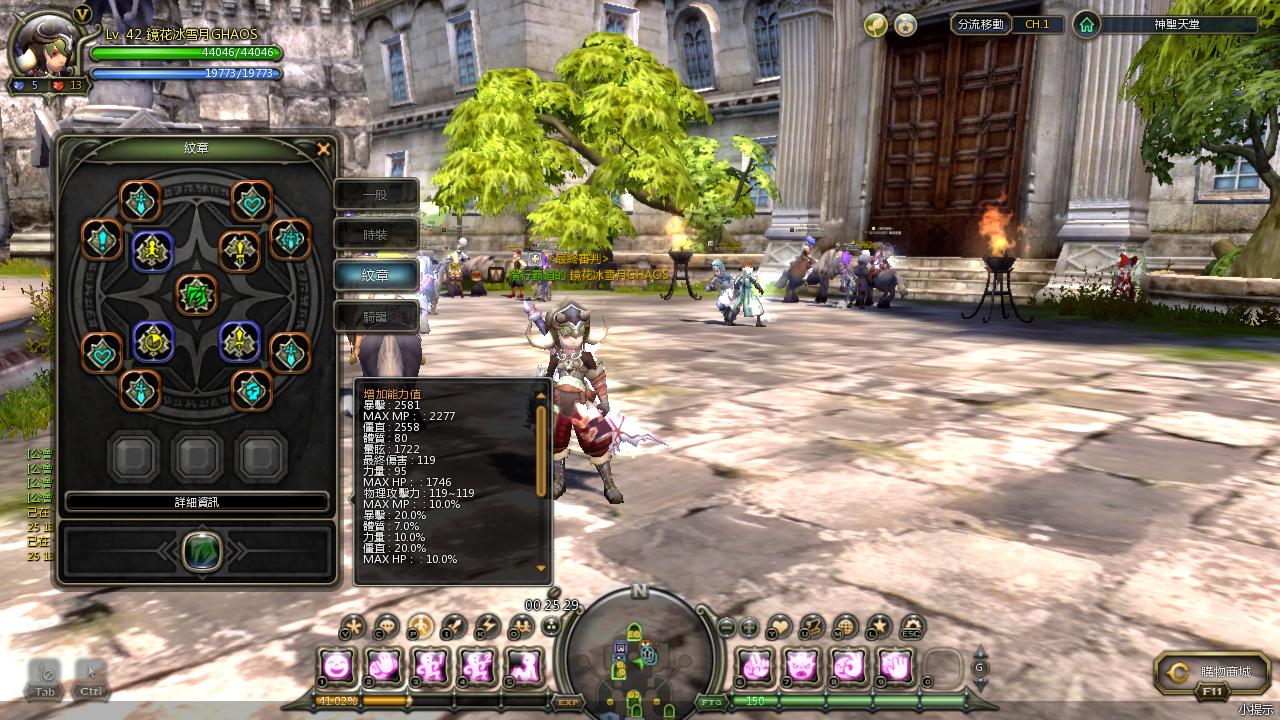1280x720 pixels.
Task: Click the green sprout icon at top
Action: coord(875,24)
